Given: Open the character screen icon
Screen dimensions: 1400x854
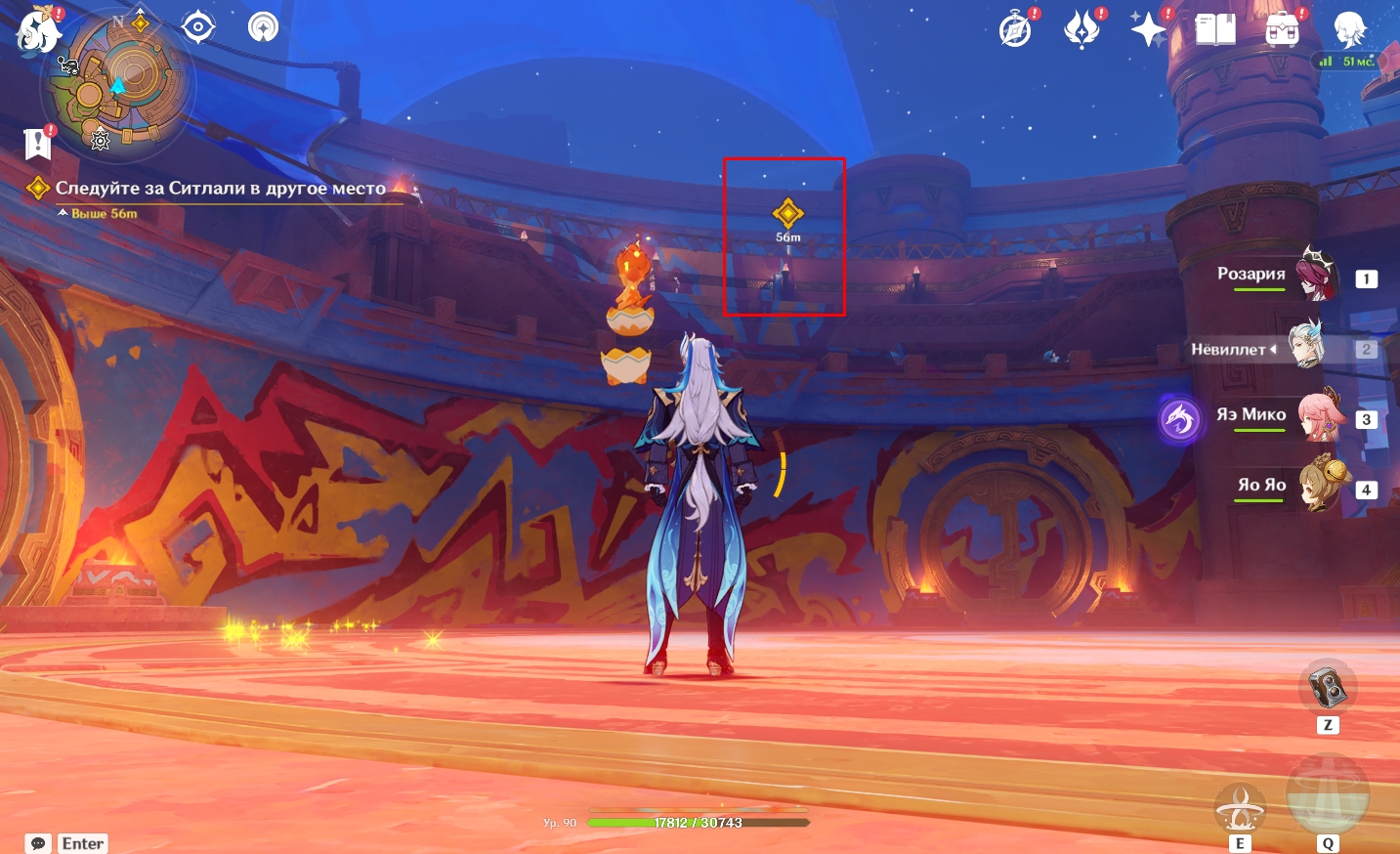Looking at the screenshot, I should (1349, 30).
